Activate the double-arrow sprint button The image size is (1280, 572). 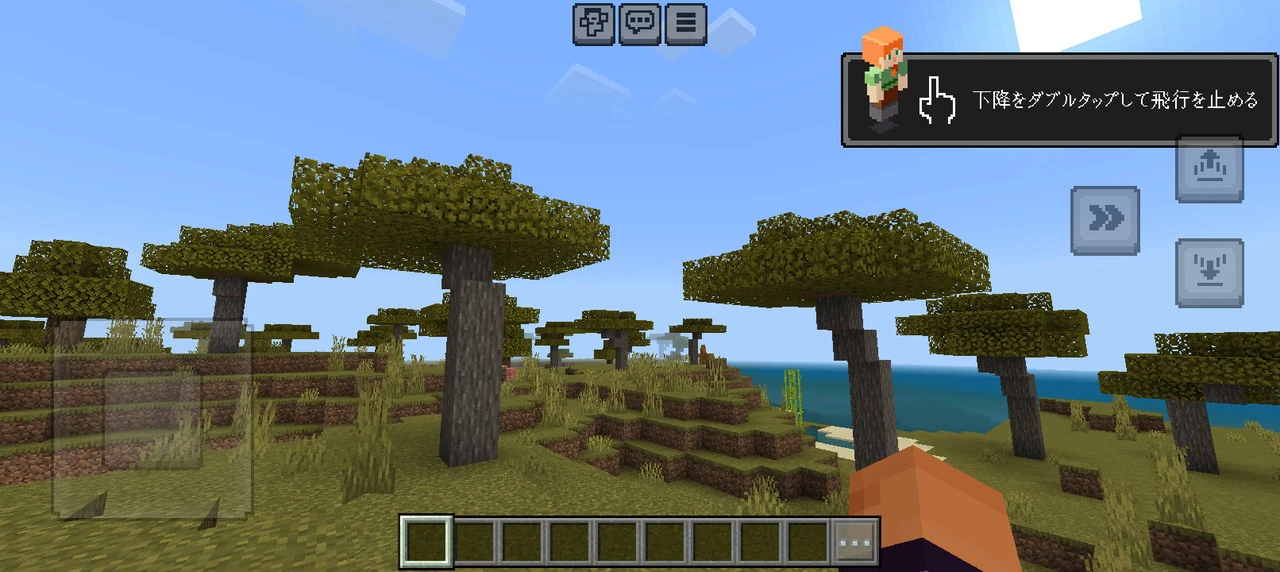tap(1105, 220)
